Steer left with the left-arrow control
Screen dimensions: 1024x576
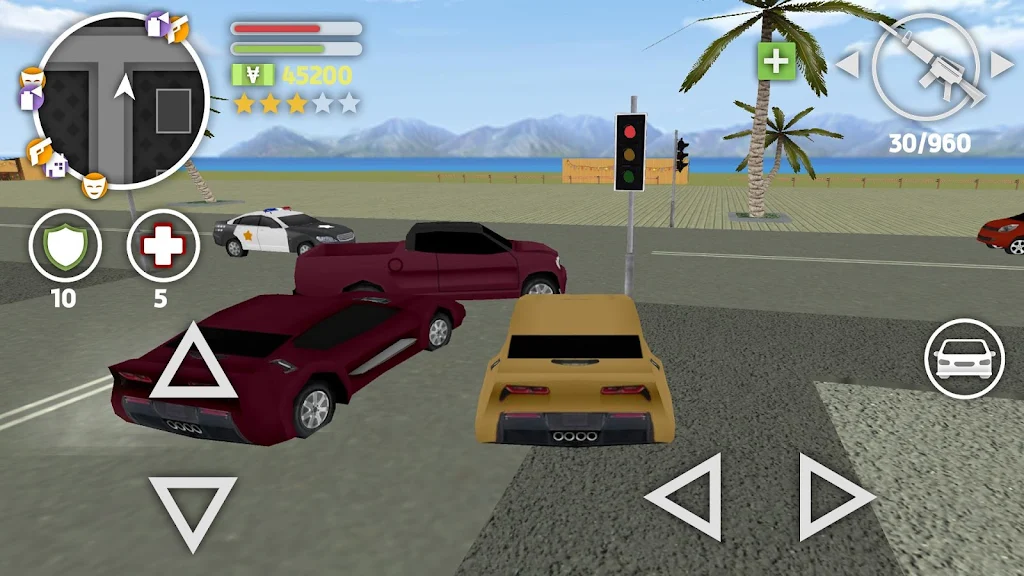[686, 497]
